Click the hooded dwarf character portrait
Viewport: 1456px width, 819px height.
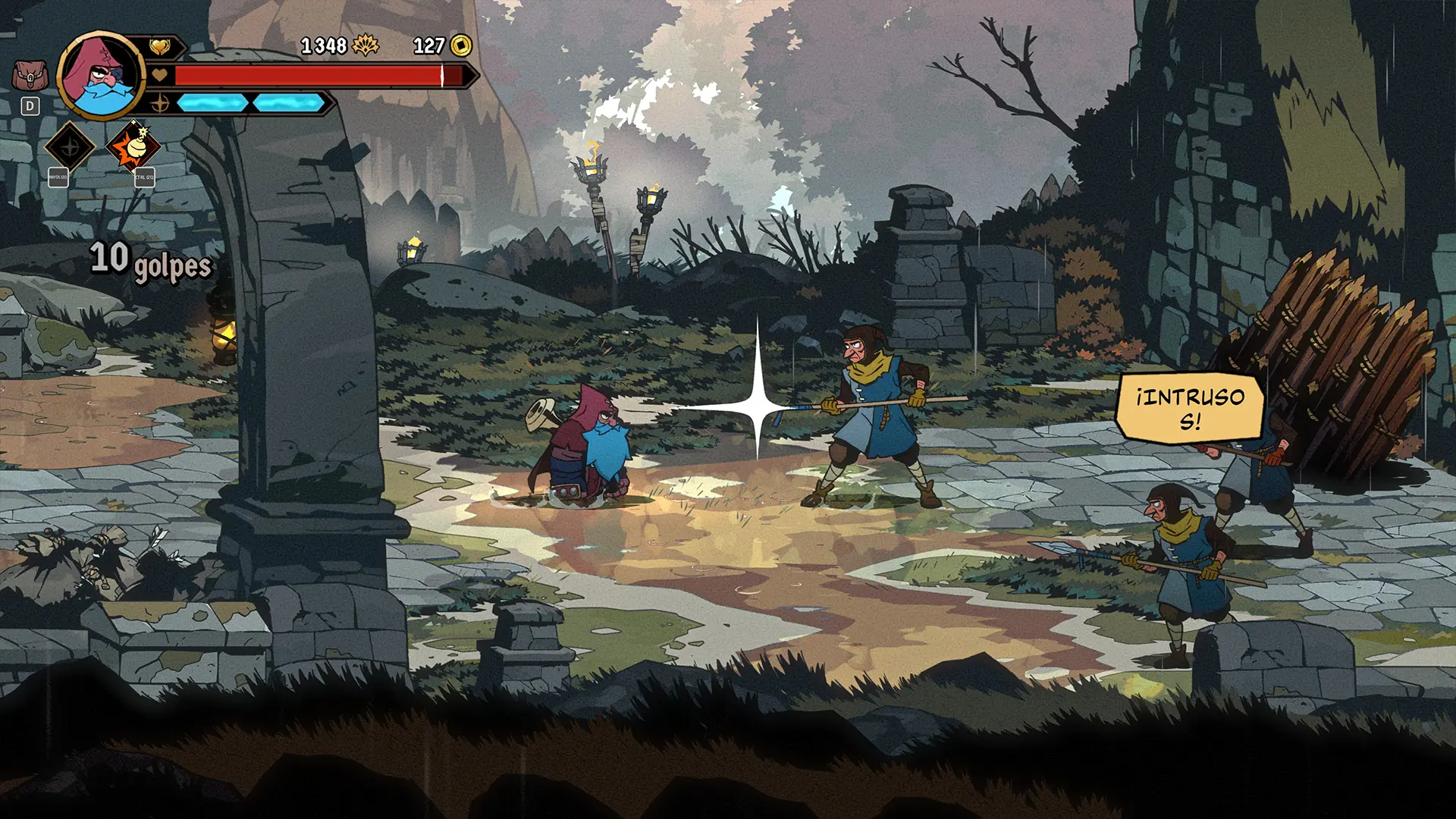(102, 76)
